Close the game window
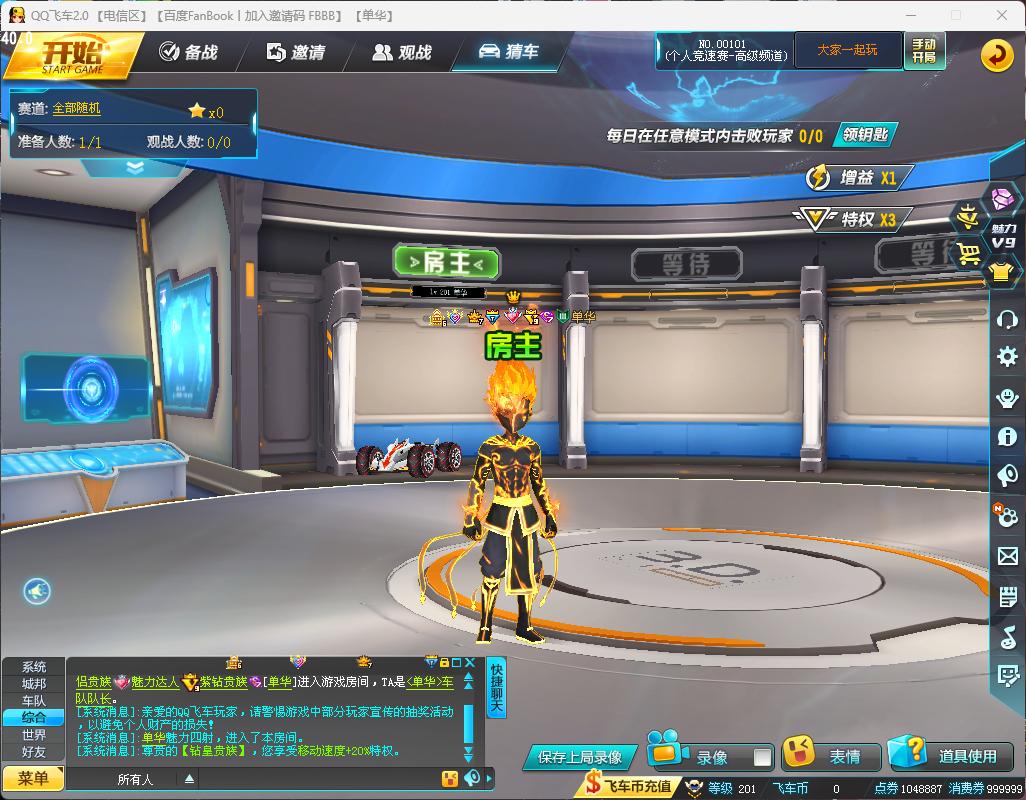The image size is (1026, 800). (1001, 15)
